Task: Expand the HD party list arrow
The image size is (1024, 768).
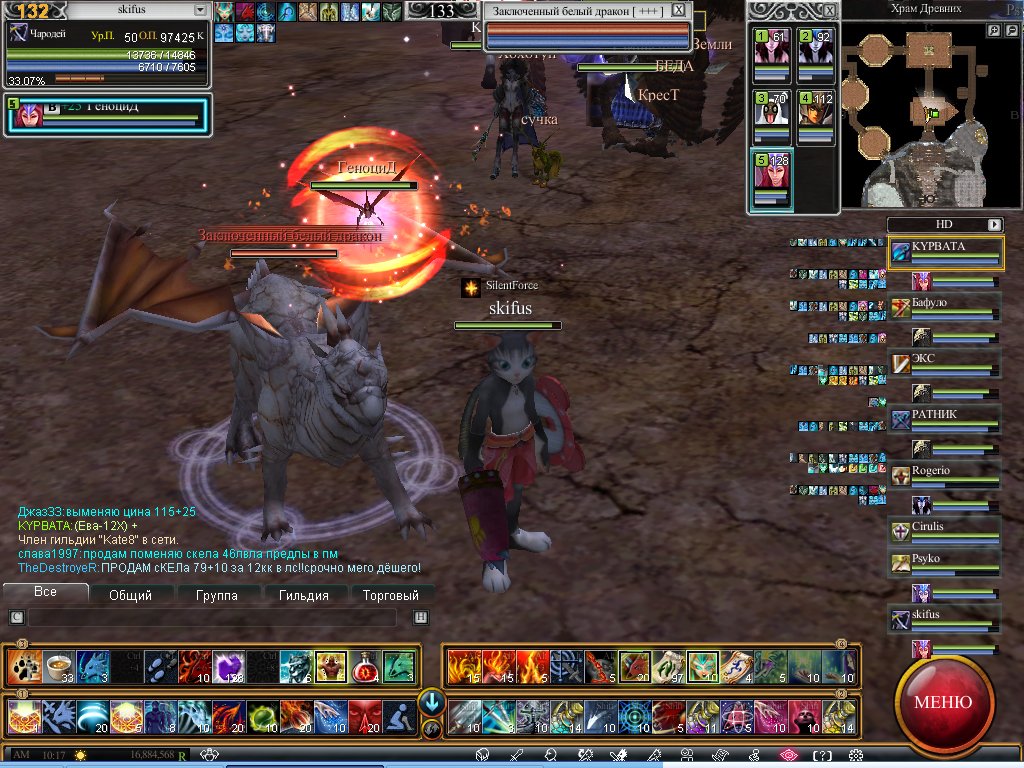Action: tap(994, 225)
